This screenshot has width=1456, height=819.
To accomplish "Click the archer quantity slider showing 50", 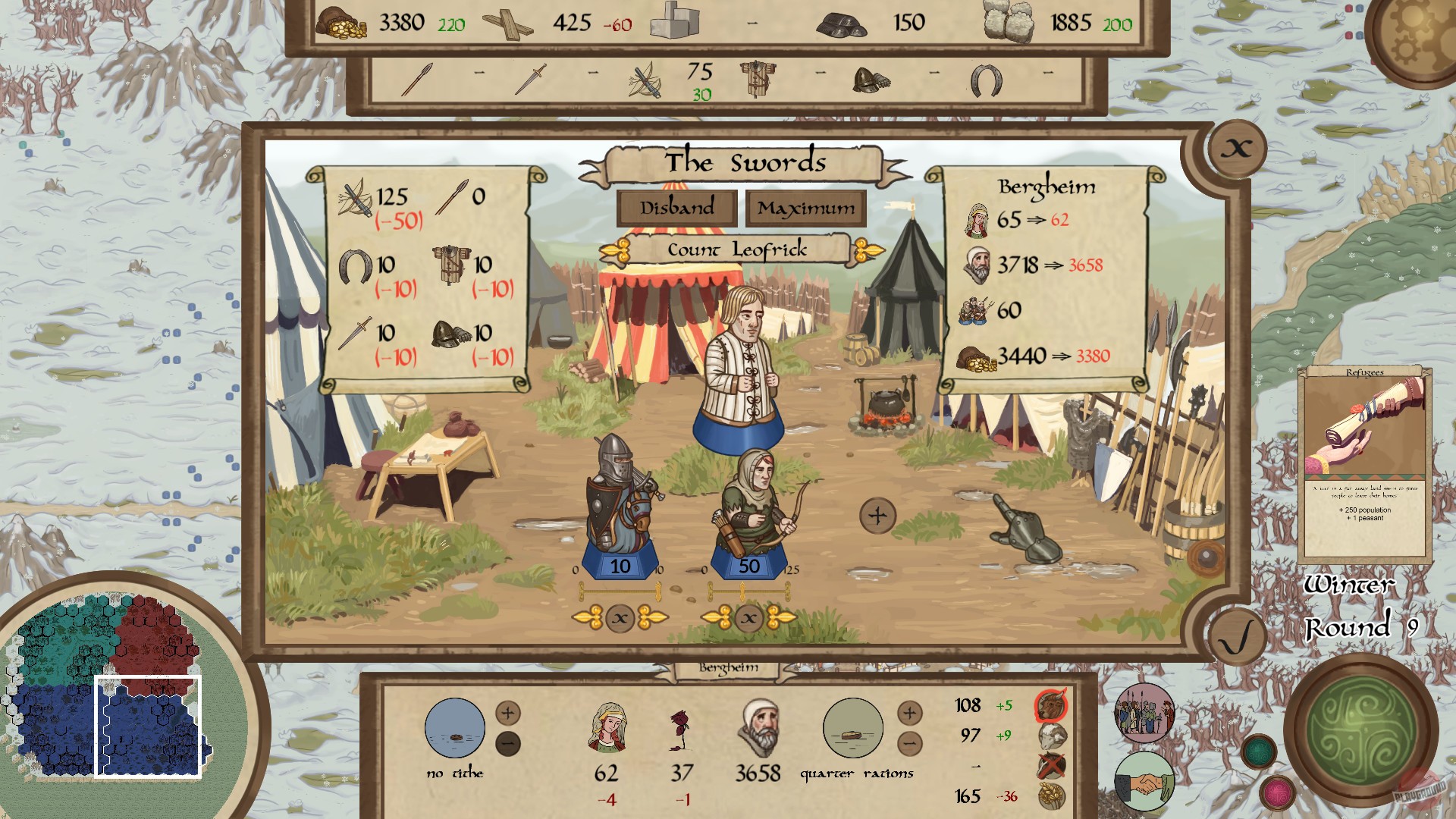I will [x=749, y=565].
